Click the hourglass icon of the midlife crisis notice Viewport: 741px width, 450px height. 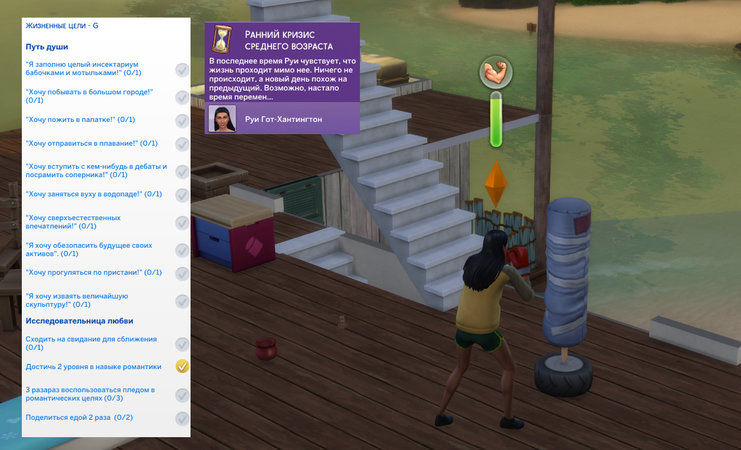click(x=222, y=40)
